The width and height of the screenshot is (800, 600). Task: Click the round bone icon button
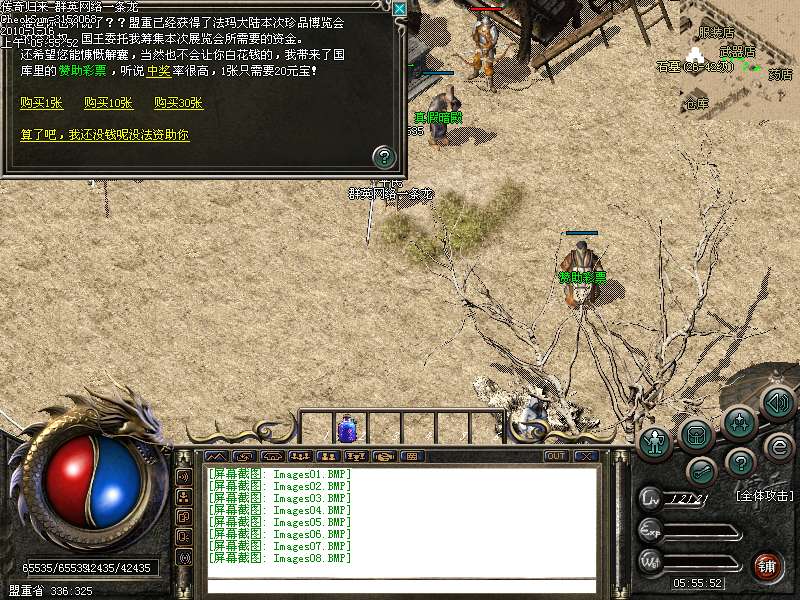coord(701,470)
